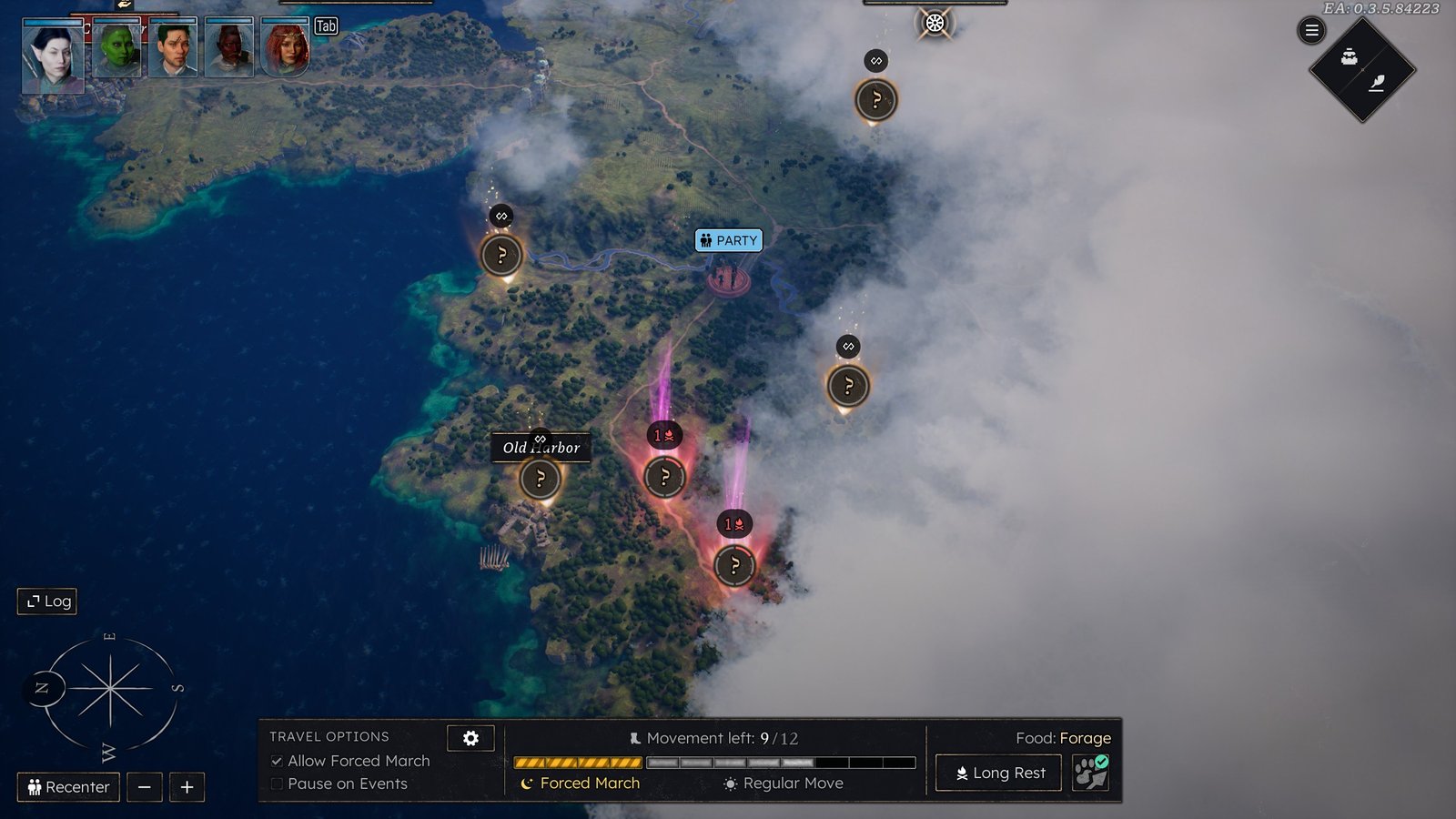Zoom in the map with plus button
This screenshot has width=1456, height=819.
[x=187, y=787]
